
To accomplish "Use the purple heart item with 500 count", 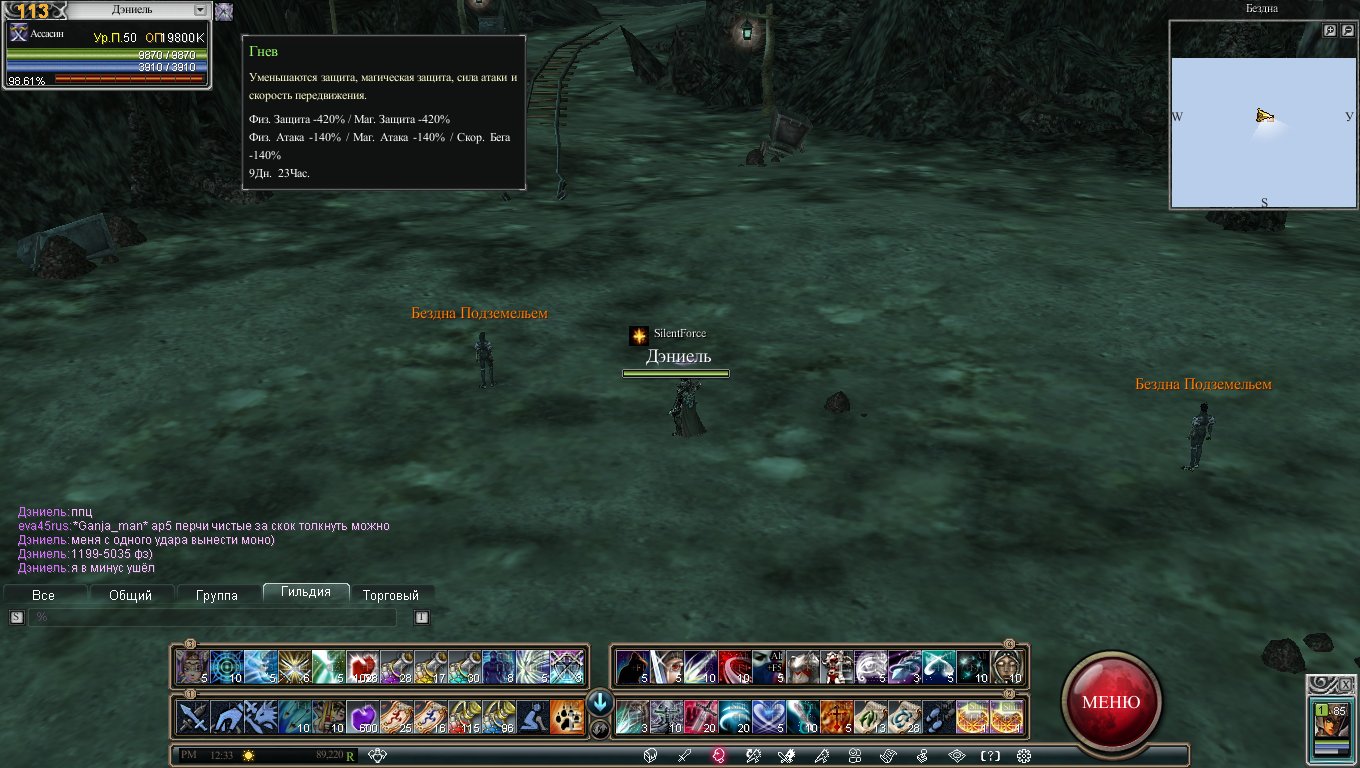I will 362,717.
